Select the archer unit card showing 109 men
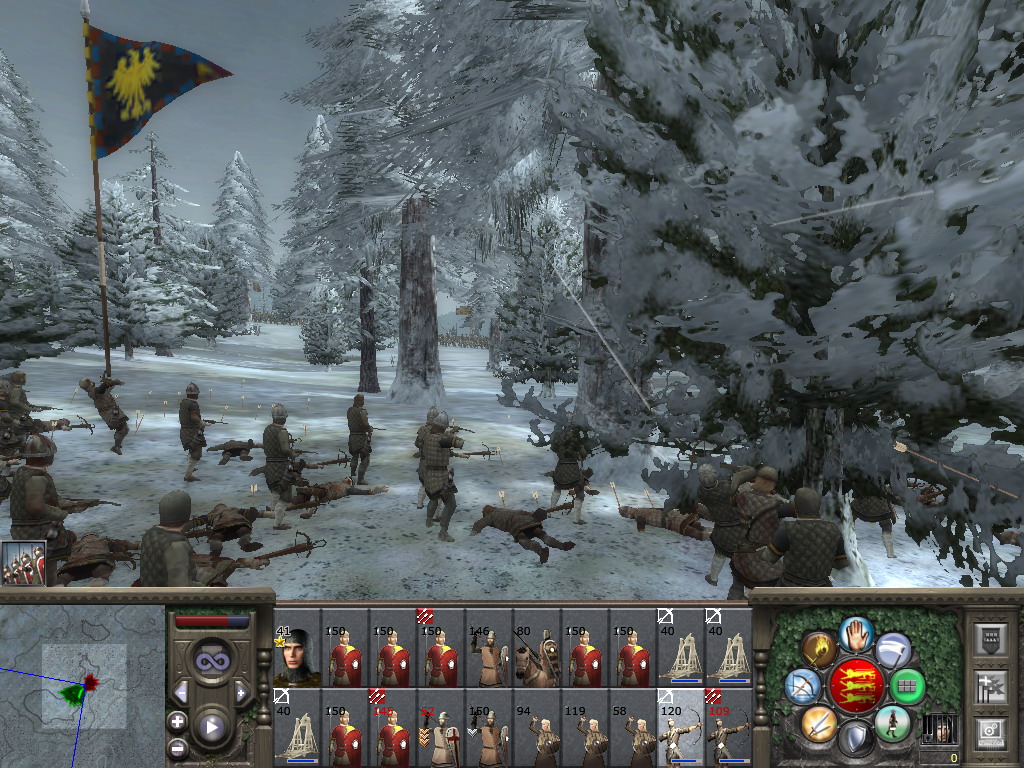 pos(728,726)
